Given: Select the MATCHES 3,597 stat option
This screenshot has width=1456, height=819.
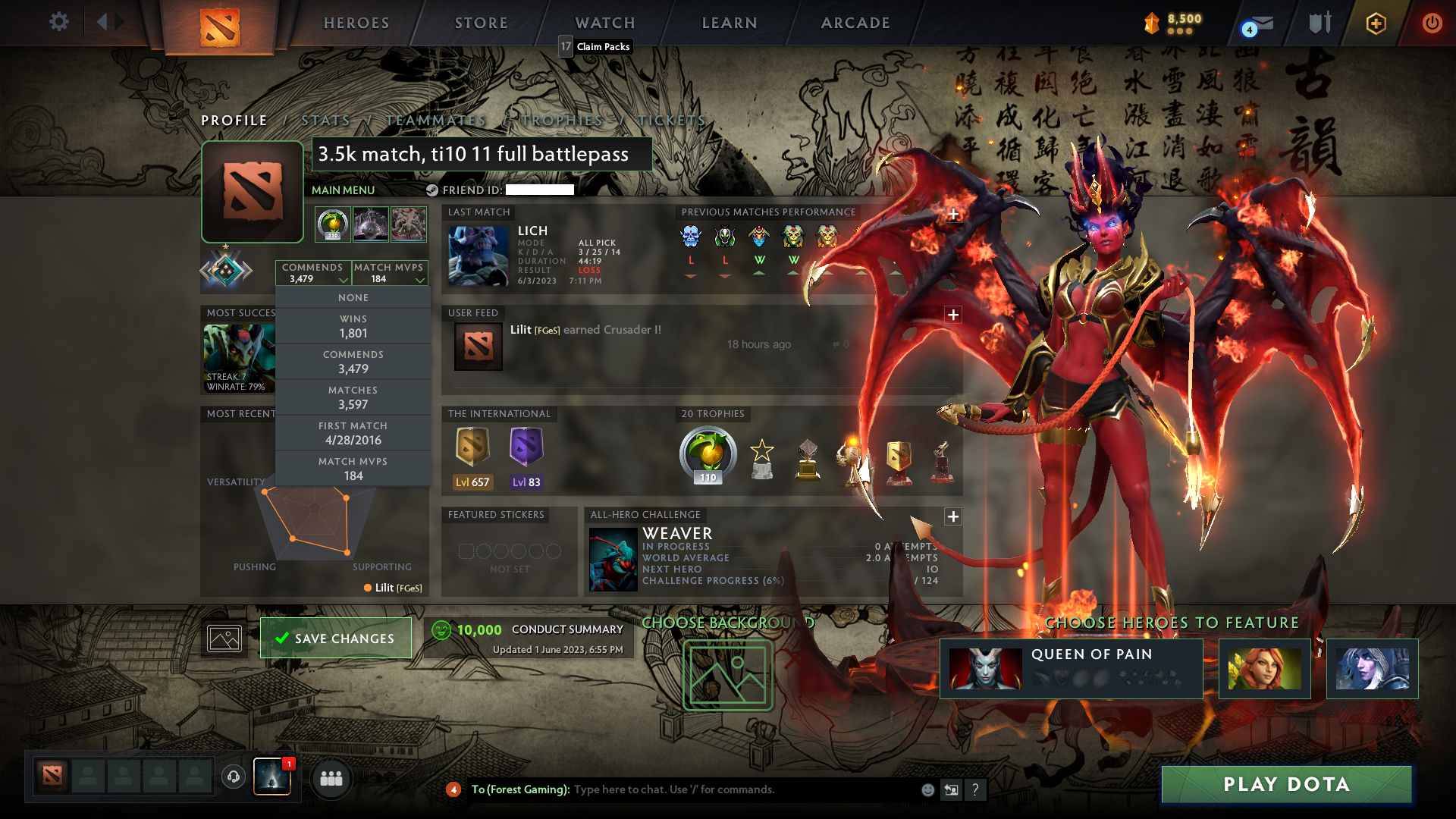Looking at the screenshot, I should click(353, 397).
